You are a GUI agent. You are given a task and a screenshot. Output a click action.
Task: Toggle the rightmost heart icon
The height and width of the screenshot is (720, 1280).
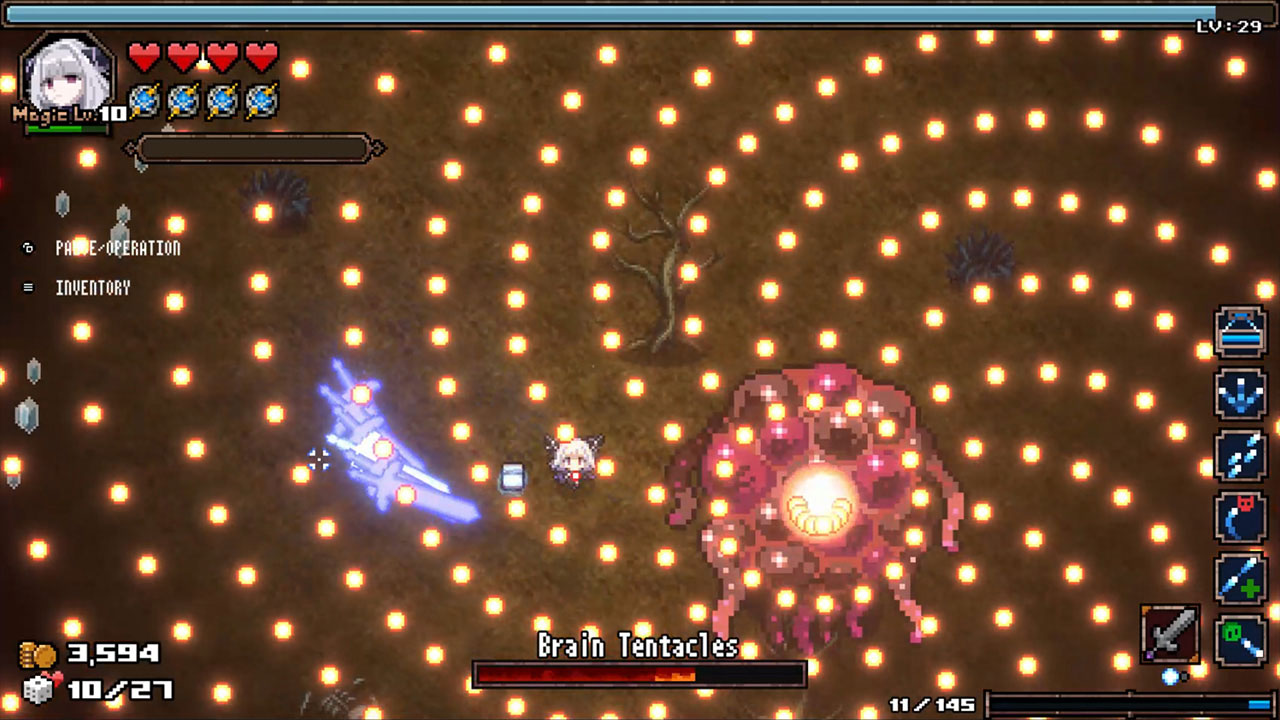[262, 57]
